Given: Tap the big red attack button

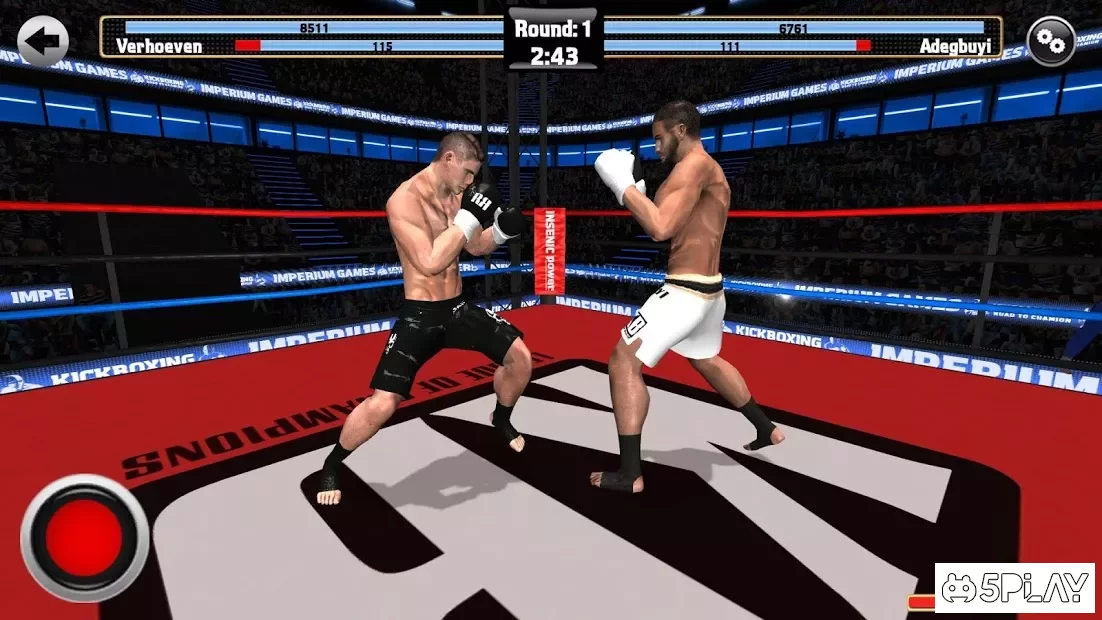Looking at the screenshot, I should click(x=85, y=538).
